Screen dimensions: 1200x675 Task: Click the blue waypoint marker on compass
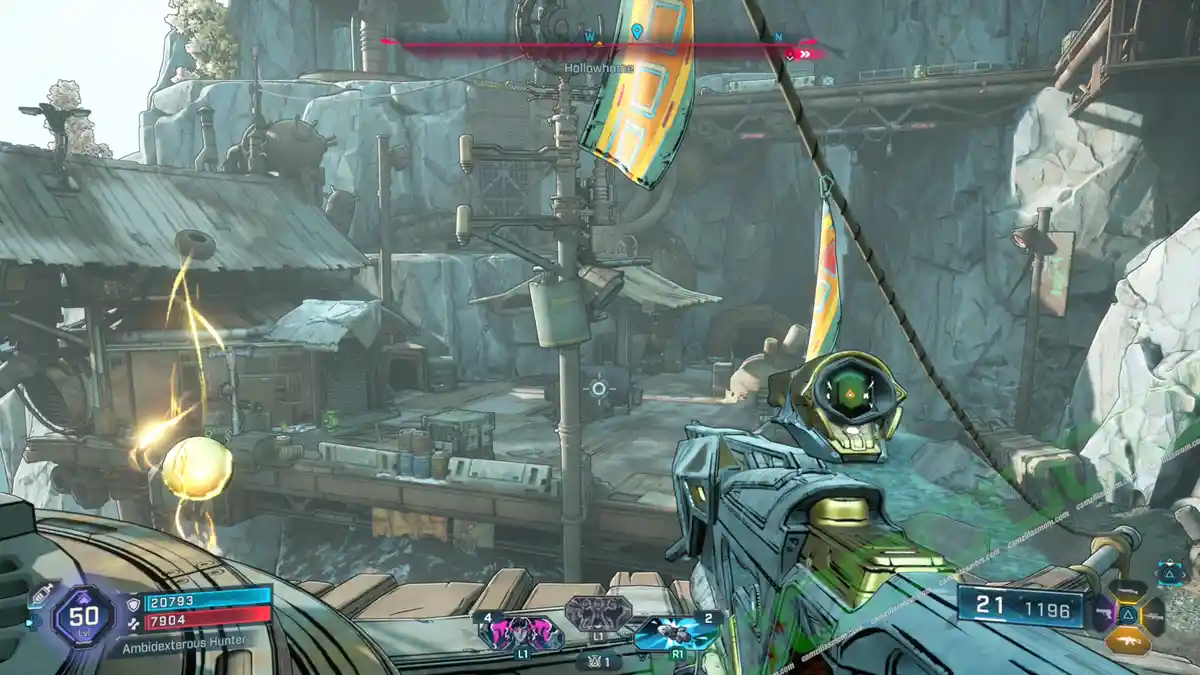[x=637, y=32]
